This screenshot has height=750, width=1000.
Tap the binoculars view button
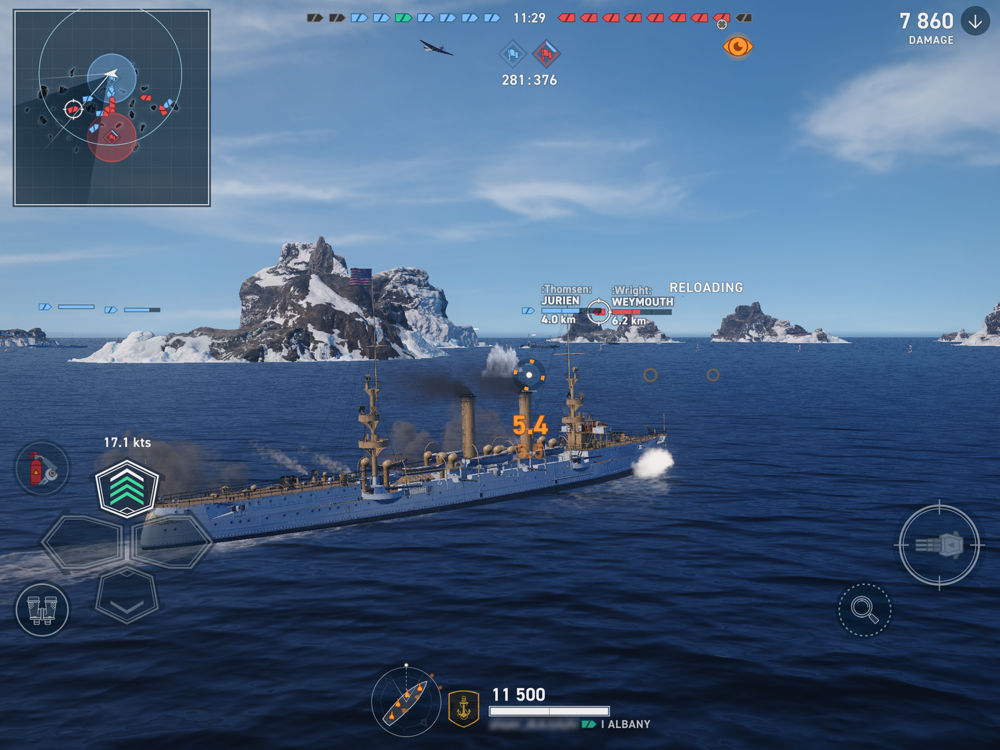(x=42, y=610)
